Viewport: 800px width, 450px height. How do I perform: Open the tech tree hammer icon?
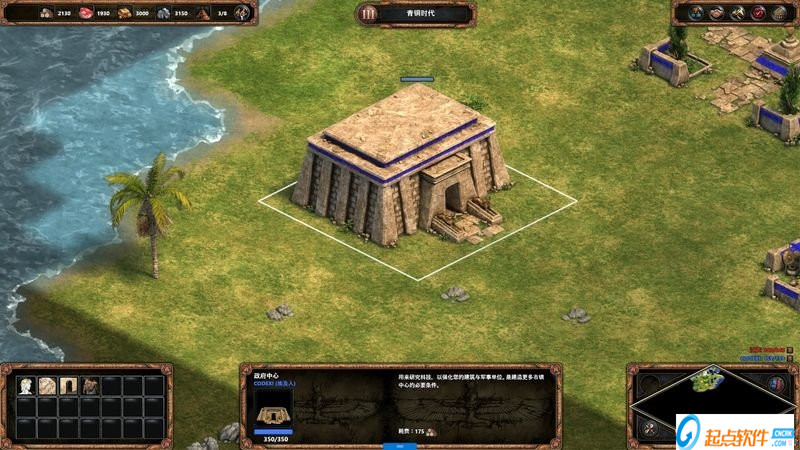pos(737,13)
